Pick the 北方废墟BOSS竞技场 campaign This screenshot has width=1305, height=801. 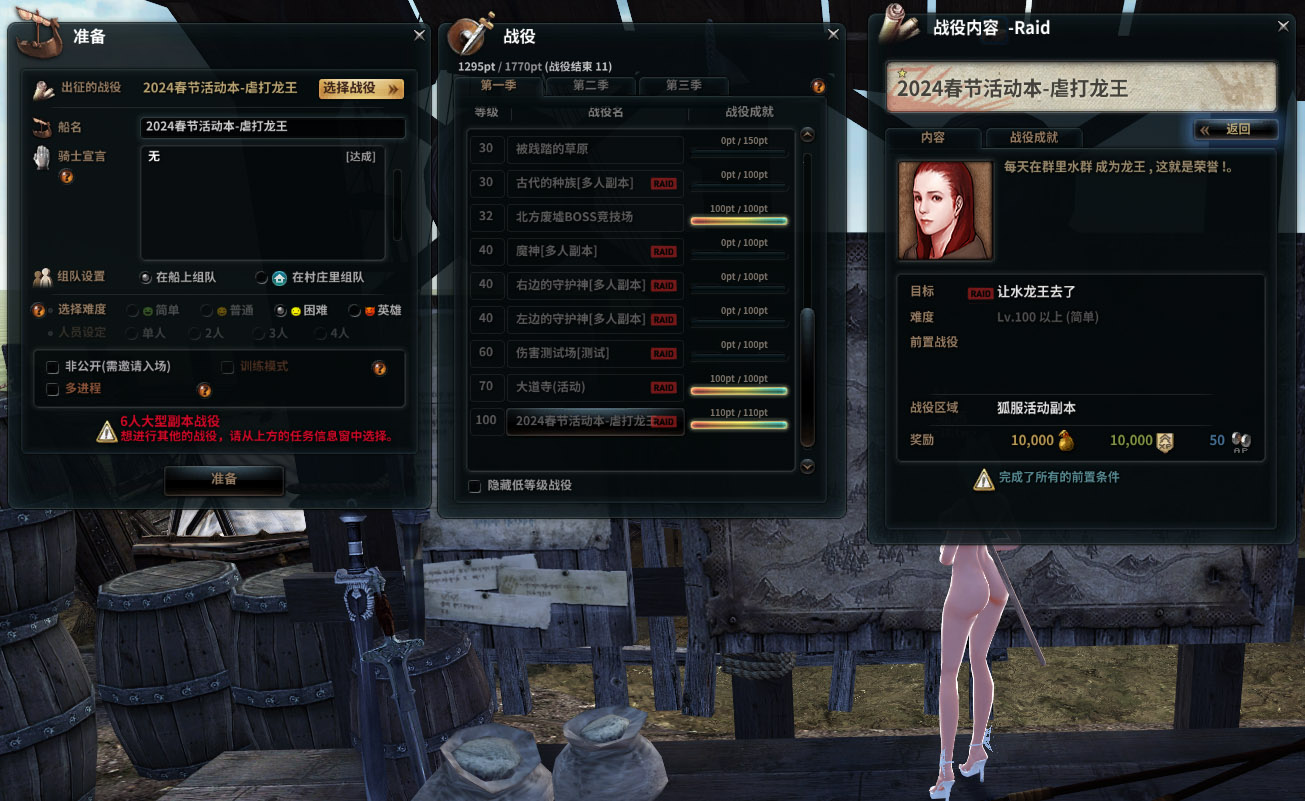[594, 217]
